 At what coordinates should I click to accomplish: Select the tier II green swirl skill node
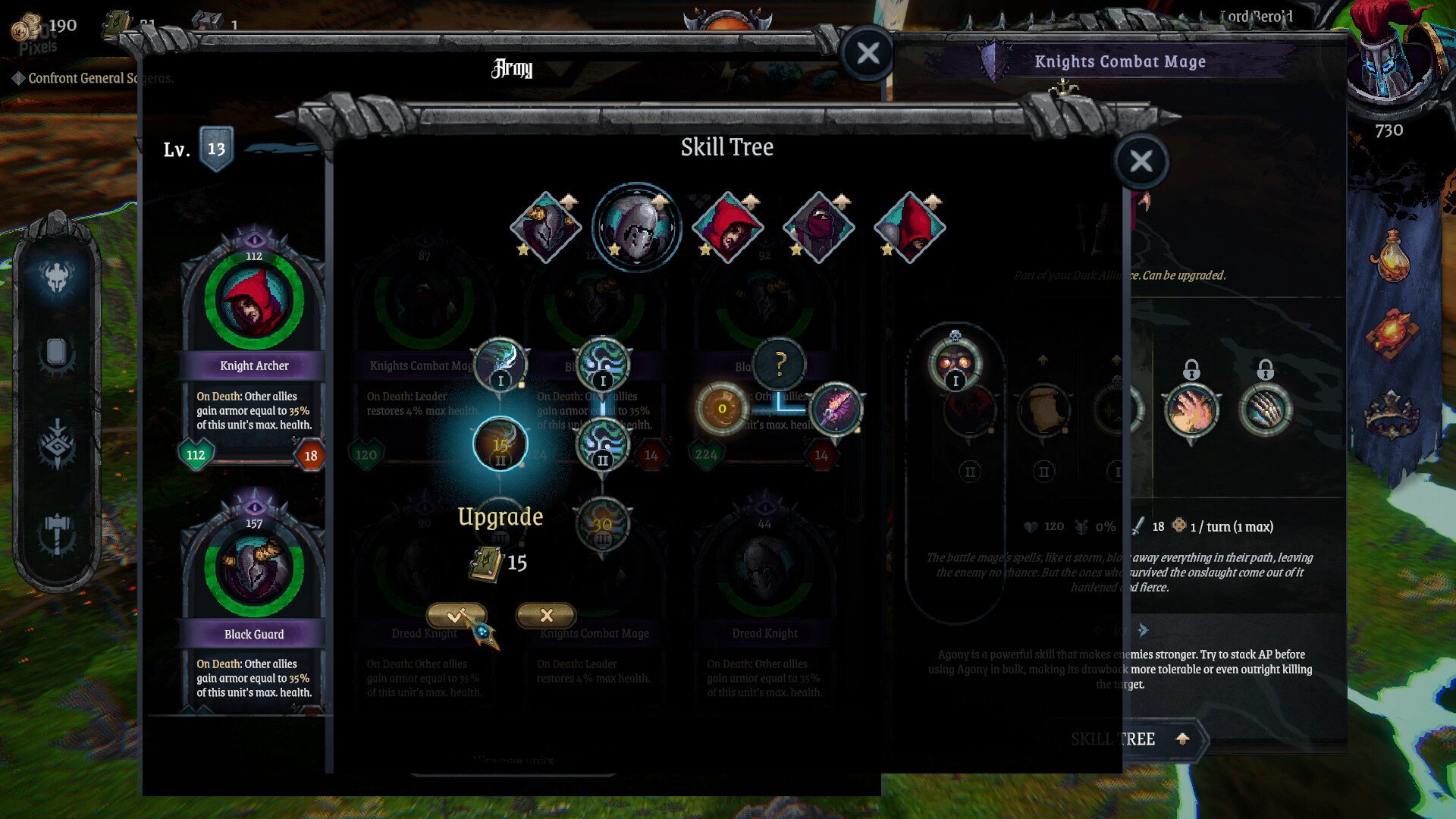point(601,444)
